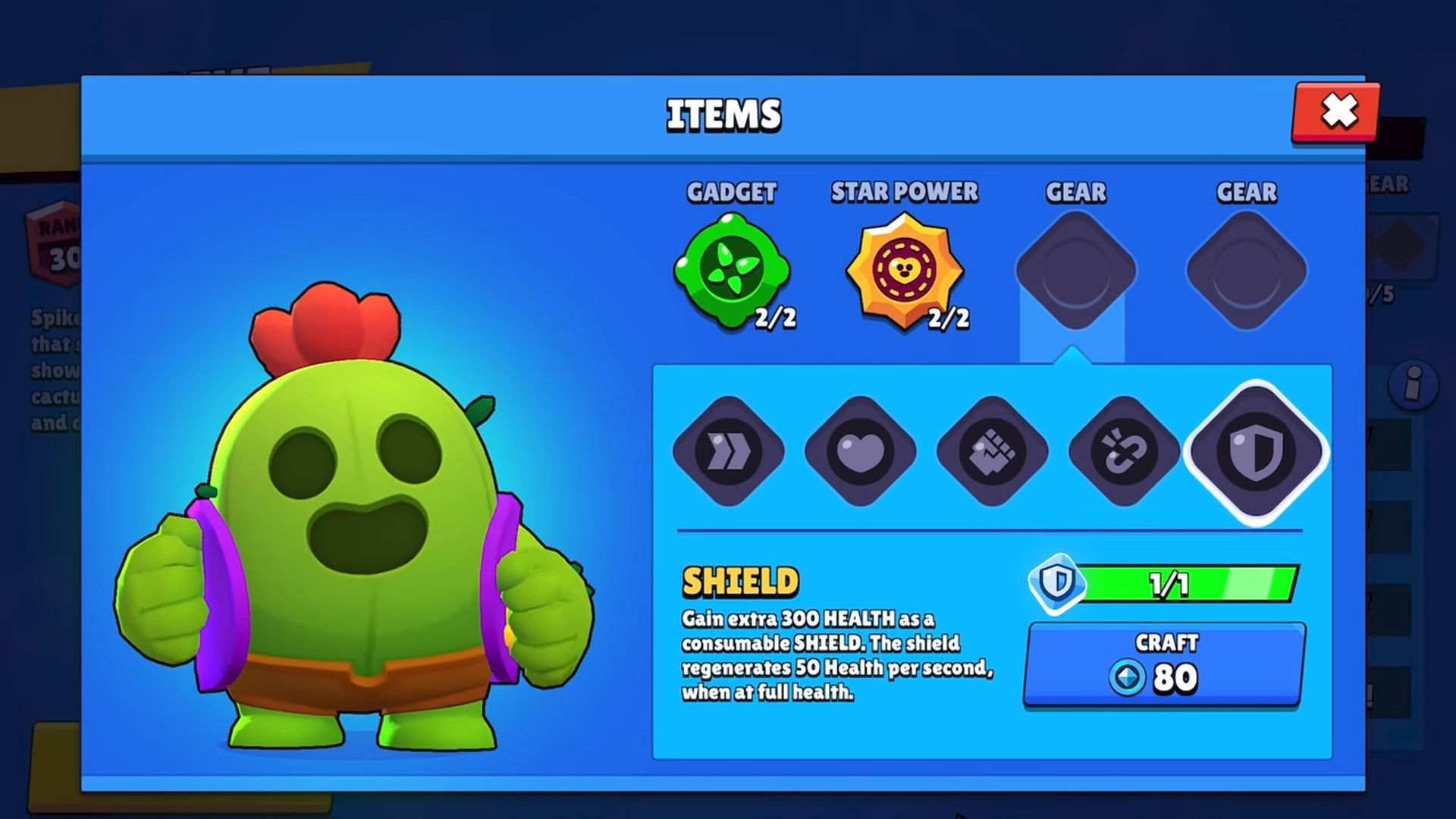The width and height of the screenshot is (1456, 819).
Task: Click the second empty Gear slot
Action: 1247,269
